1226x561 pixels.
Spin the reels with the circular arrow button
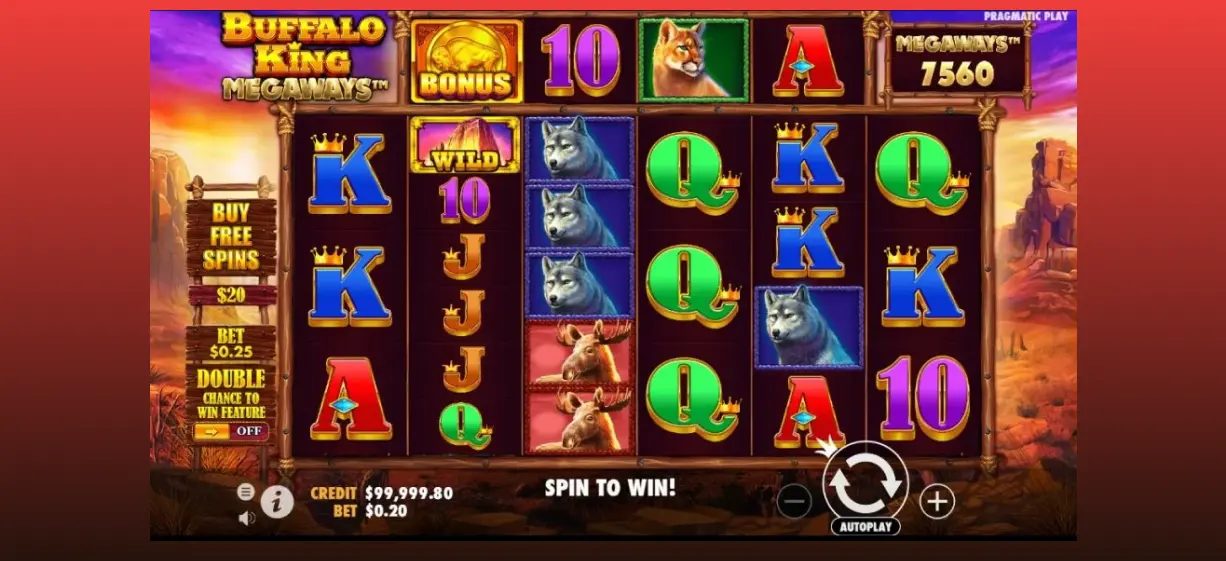click(x=865, y=481)
